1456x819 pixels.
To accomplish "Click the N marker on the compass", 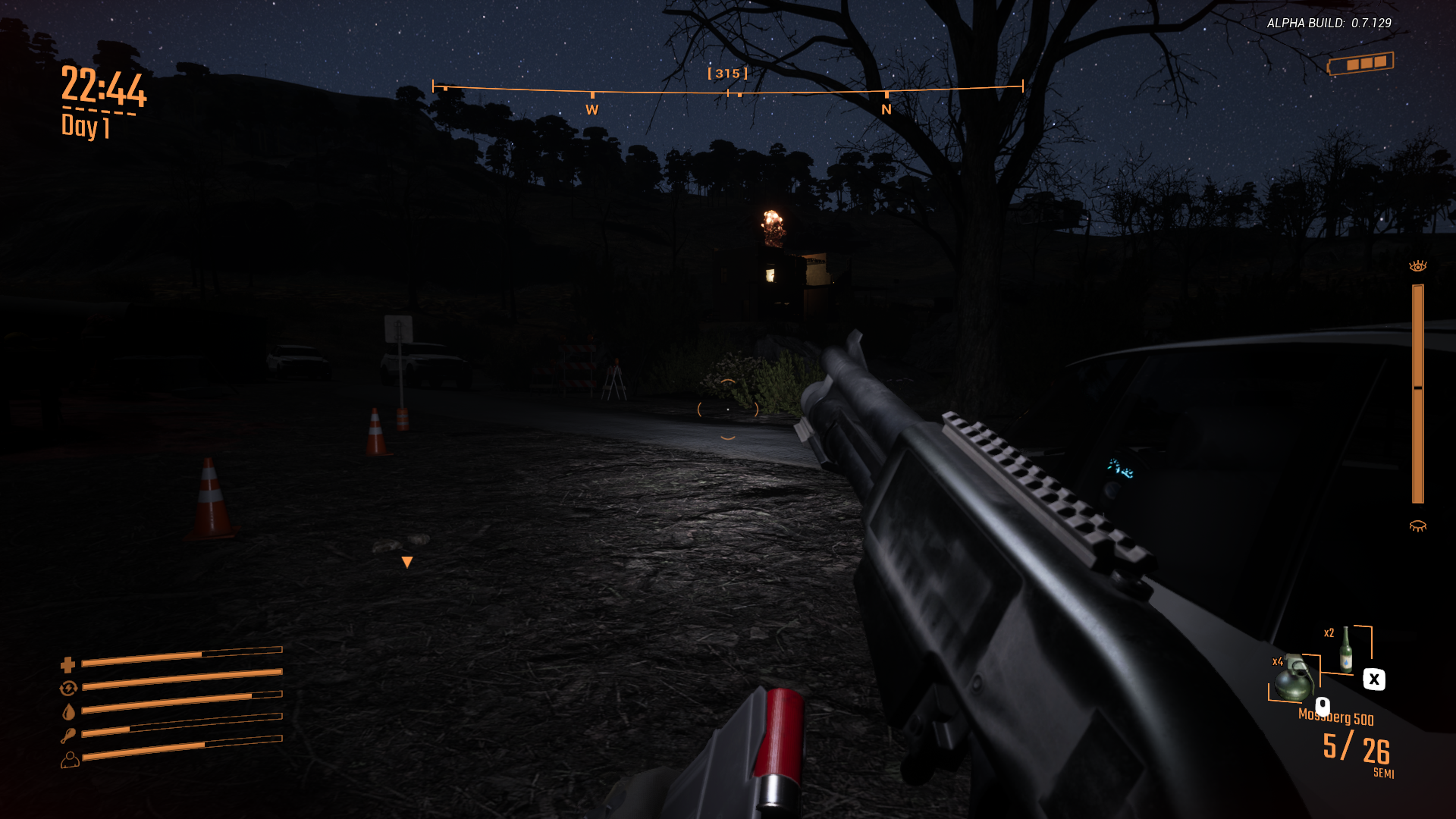I will (885, 109).
